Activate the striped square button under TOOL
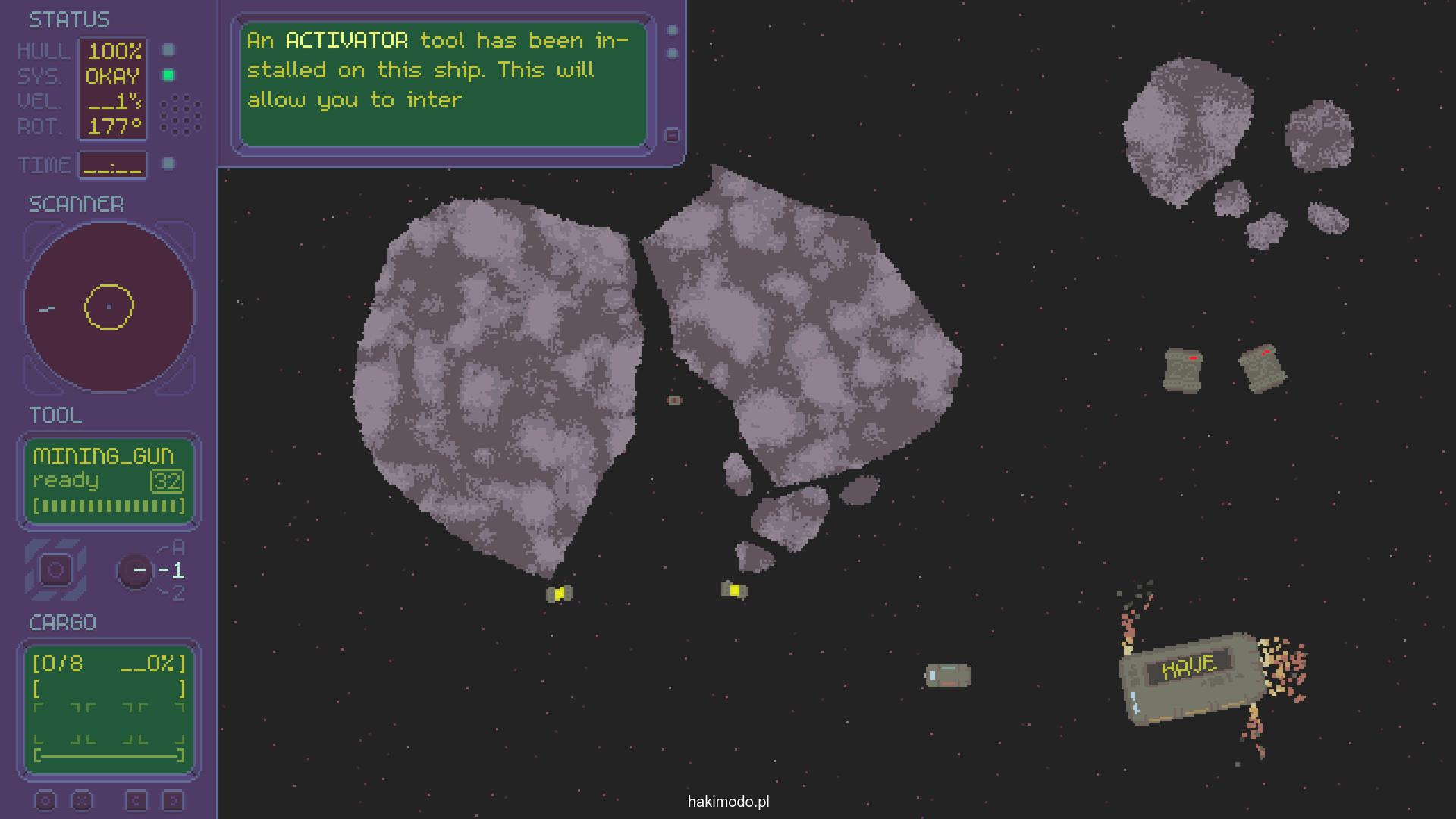The height and width of the screenshot is (819, 1456). pos(55,570)
